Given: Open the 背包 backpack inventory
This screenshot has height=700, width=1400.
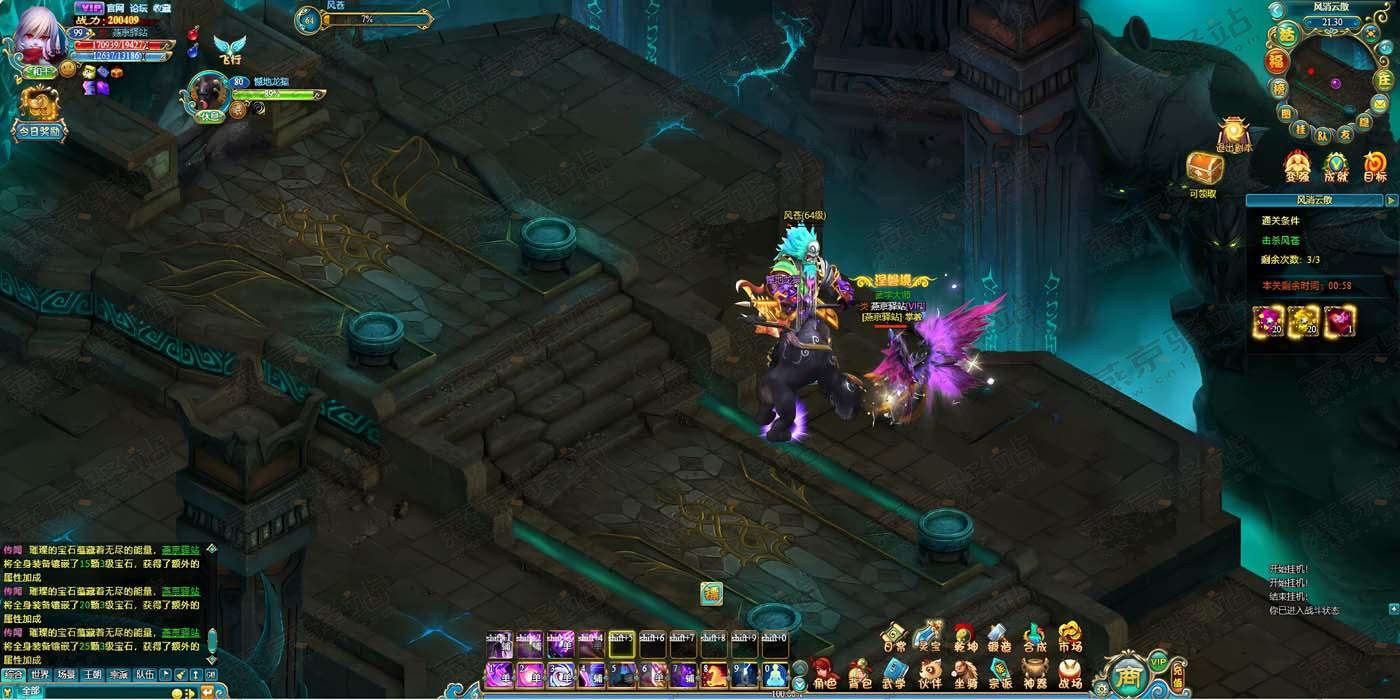Looking at the screenshot, I should [x=859, y=673].
